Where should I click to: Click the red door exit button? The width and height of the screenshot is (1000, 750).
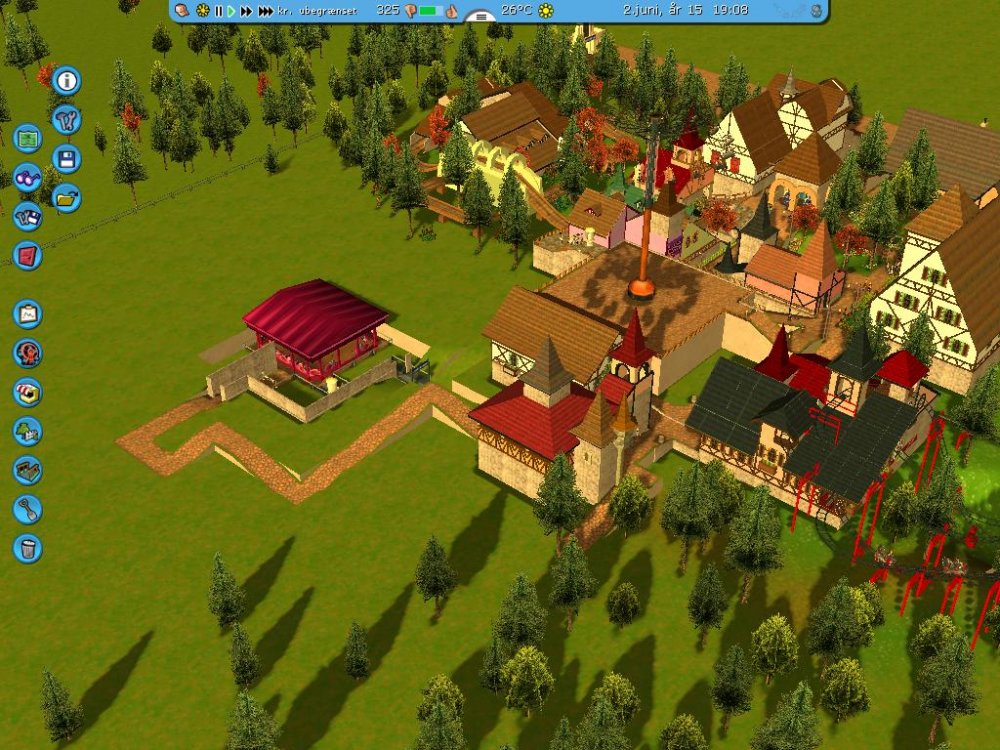pyautogui.click(x=28, y=255)
